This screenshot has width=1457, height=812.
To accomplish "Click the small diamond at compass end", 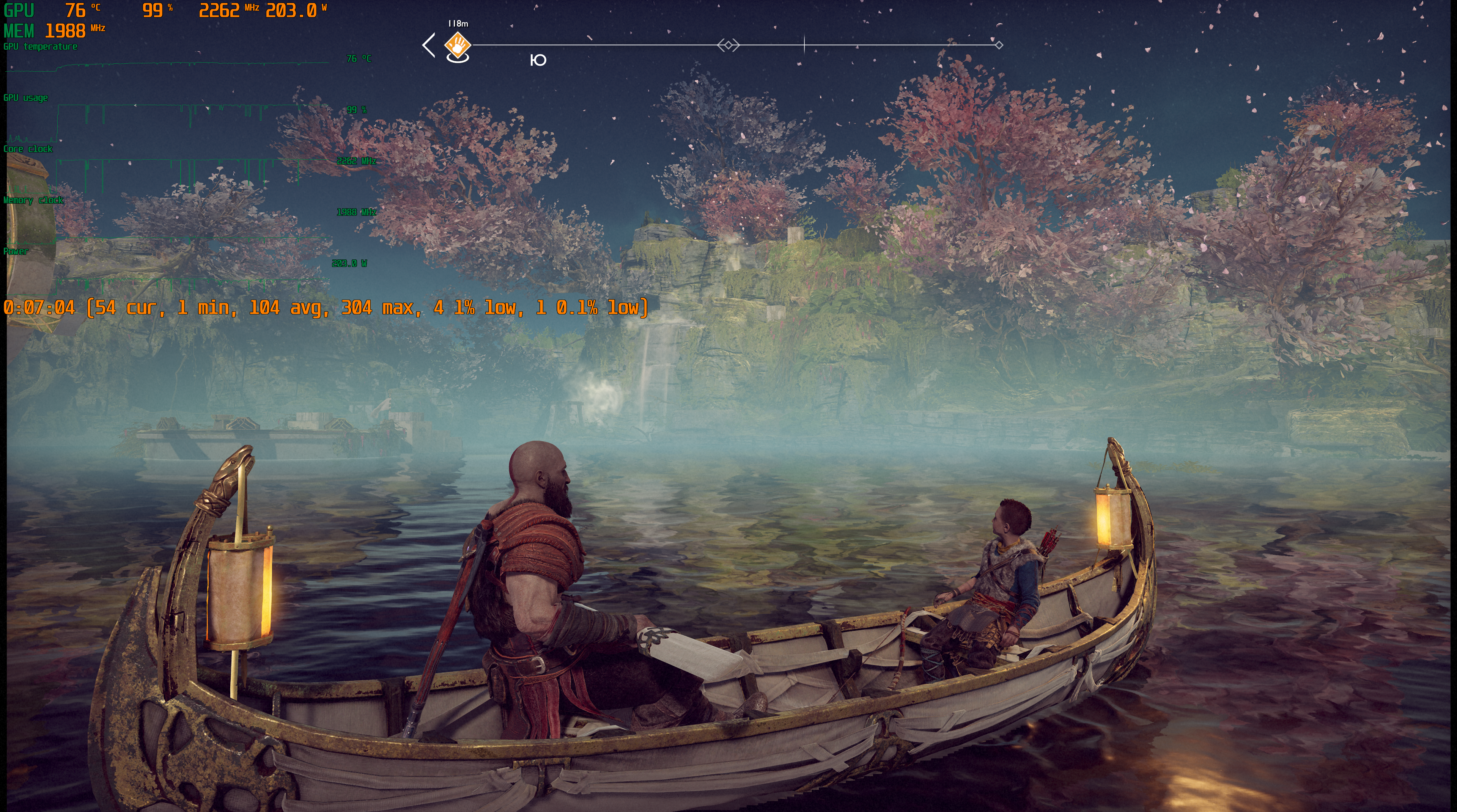I will [x=999, y=45].
